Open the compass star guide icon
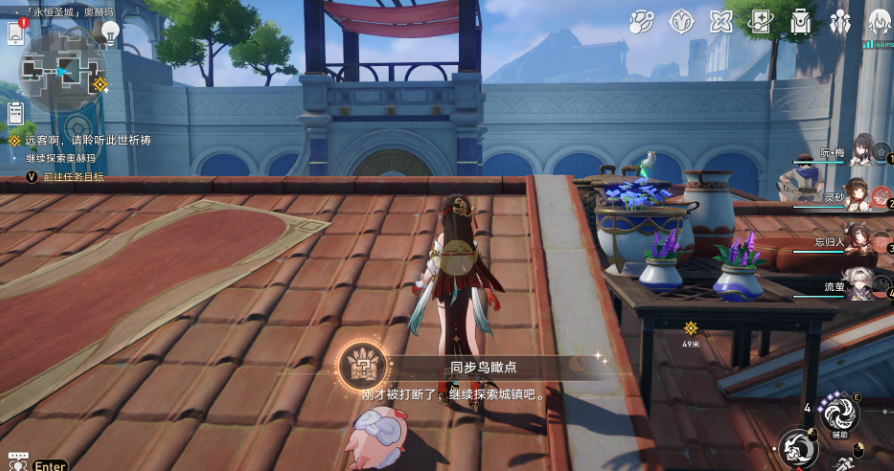 (x=682, y=21)
